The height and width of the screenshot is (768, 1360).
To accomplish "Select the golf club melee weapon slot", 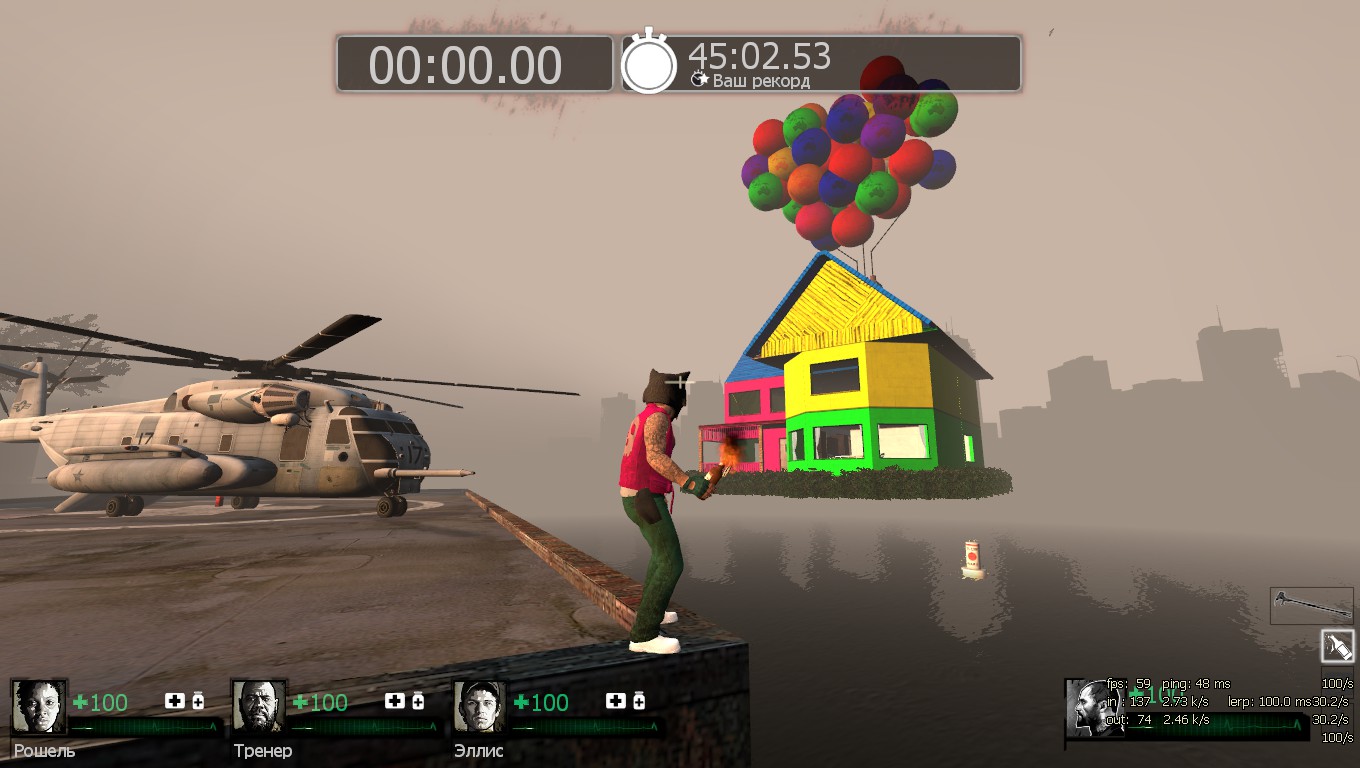I will (x=1311, y=606).
